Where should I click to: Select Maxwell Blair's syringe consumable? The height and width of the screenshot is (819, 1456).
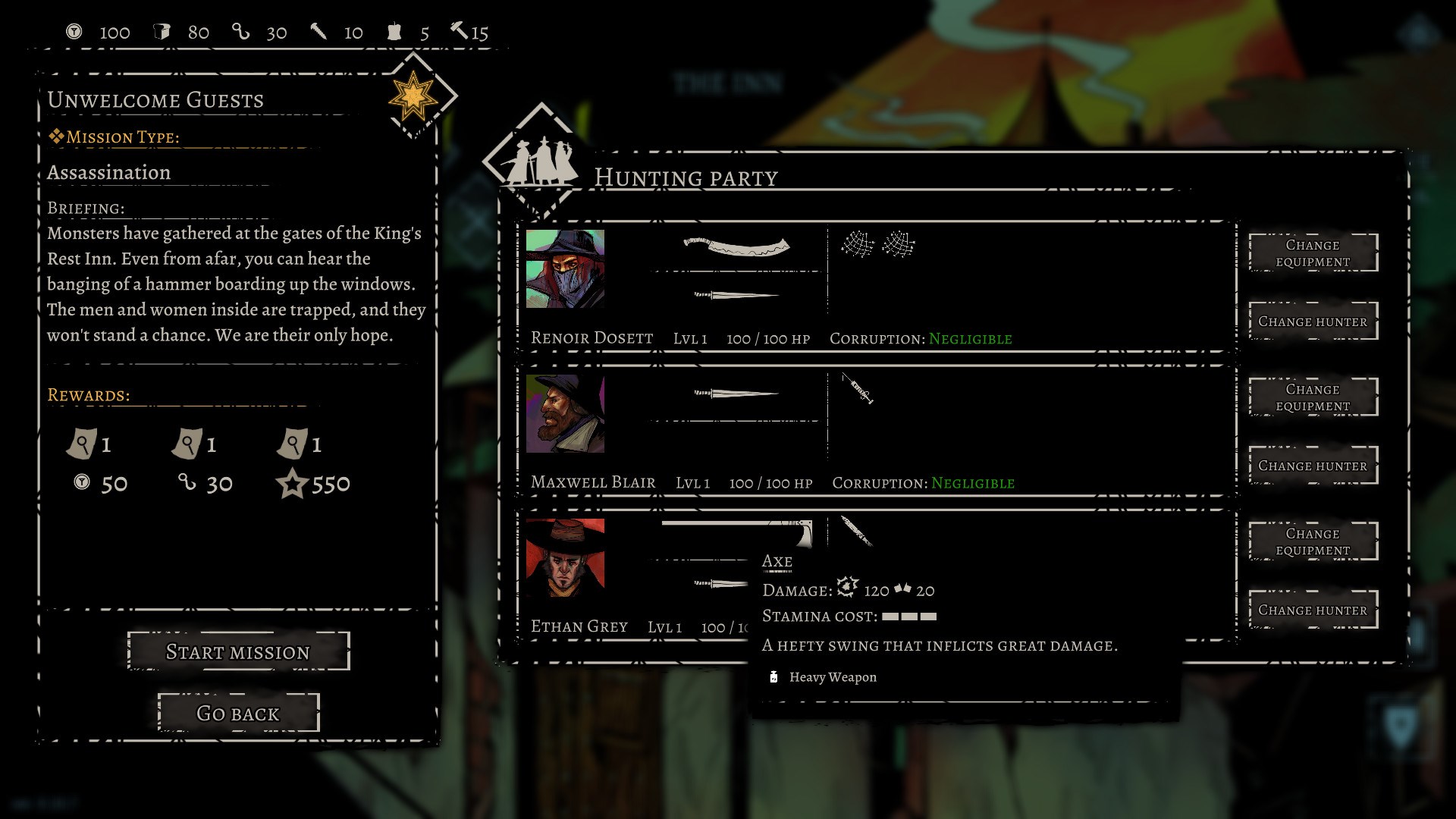point(857,391)
